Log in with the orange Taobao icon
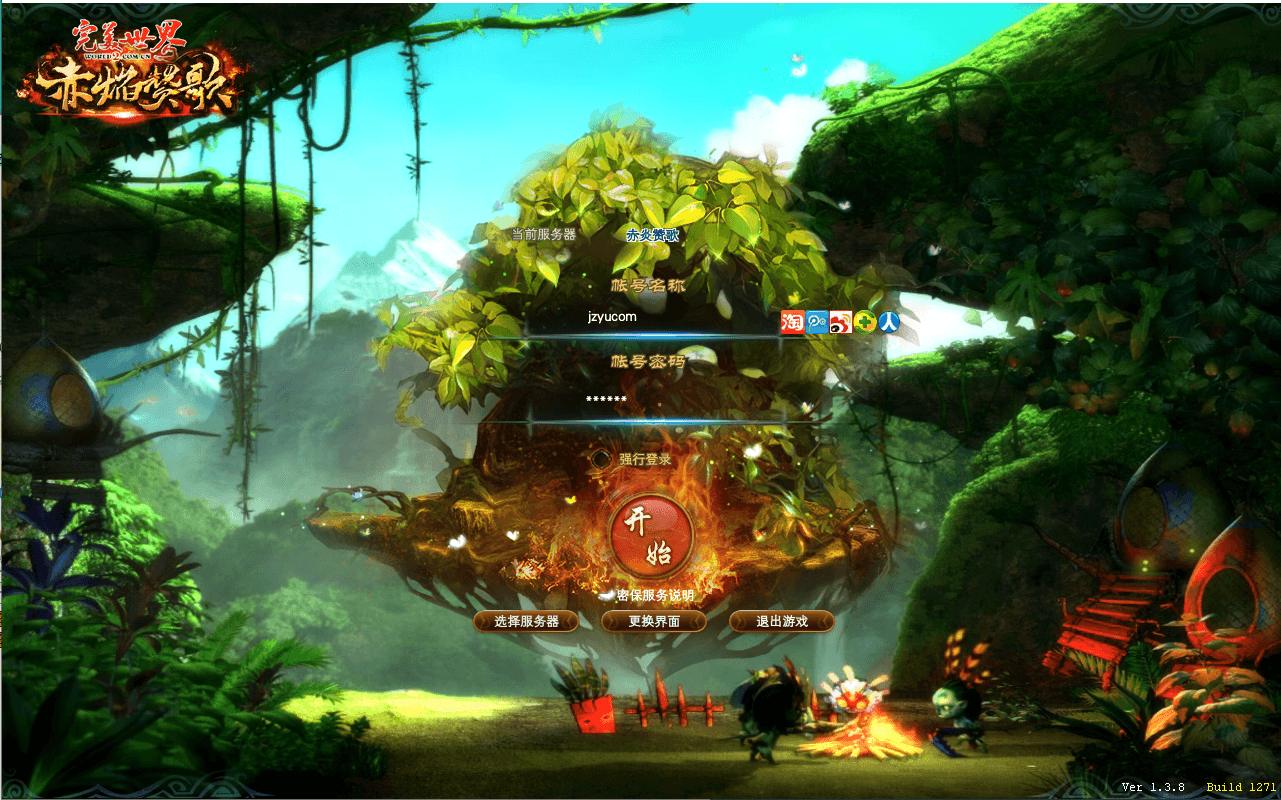This screenshot has width=1281, height=800. click(x=792, y=321)
